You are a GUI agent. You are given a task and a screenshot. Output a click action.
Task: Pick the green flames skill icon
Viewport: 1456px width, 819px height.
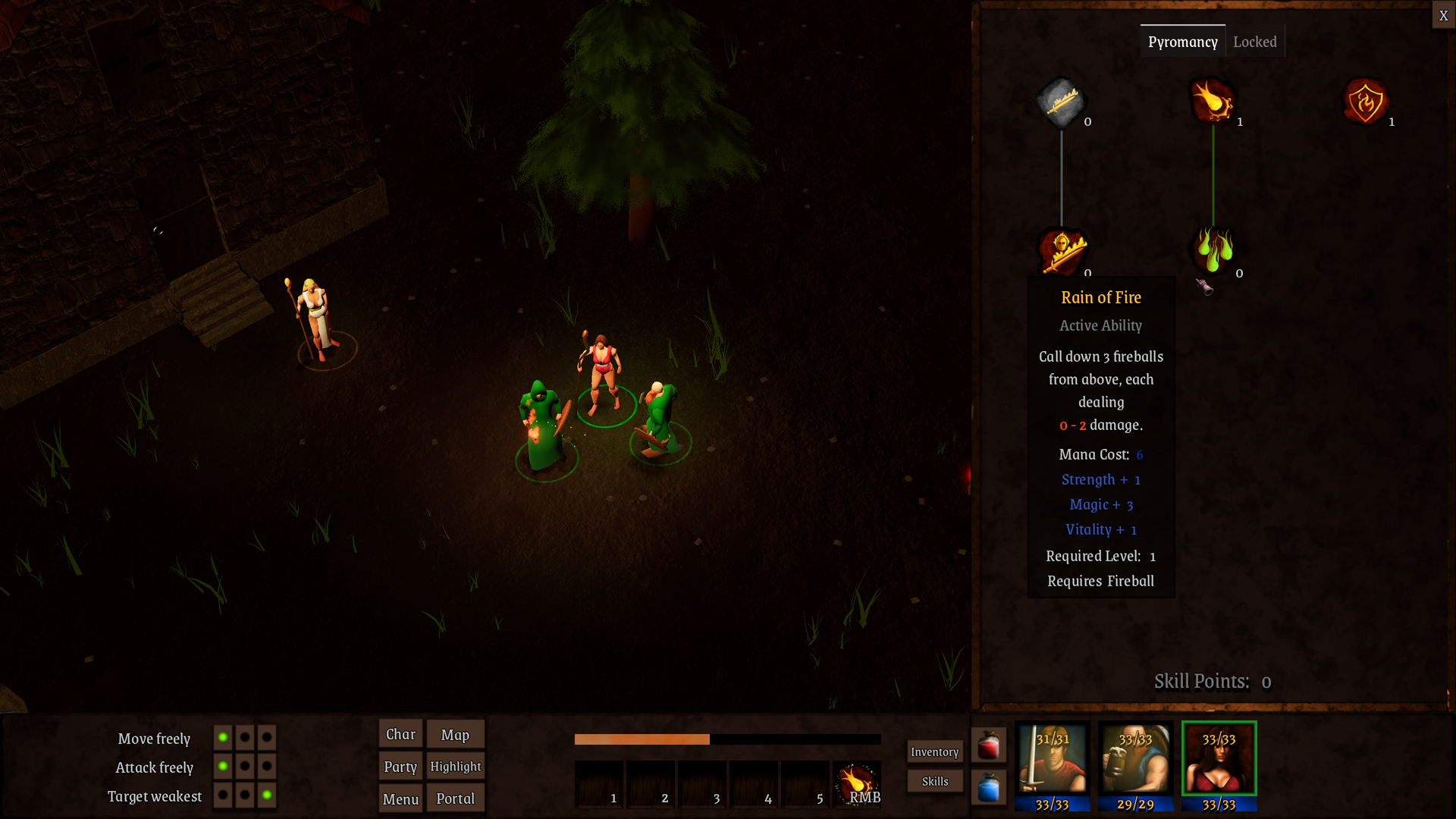click(x=1213, y=249)
